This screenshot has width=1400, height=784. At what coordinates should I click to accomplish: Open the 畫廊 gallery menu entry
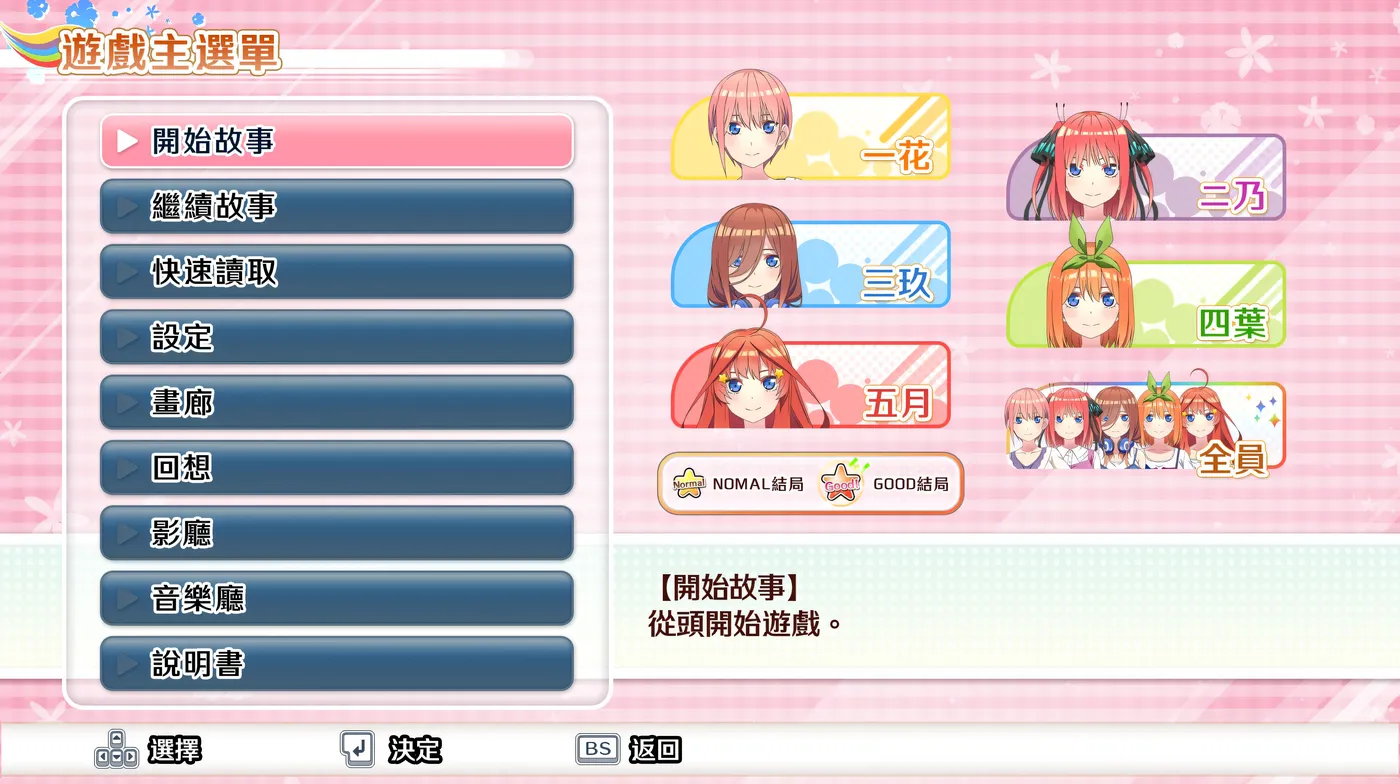click(x=335, y=402)
